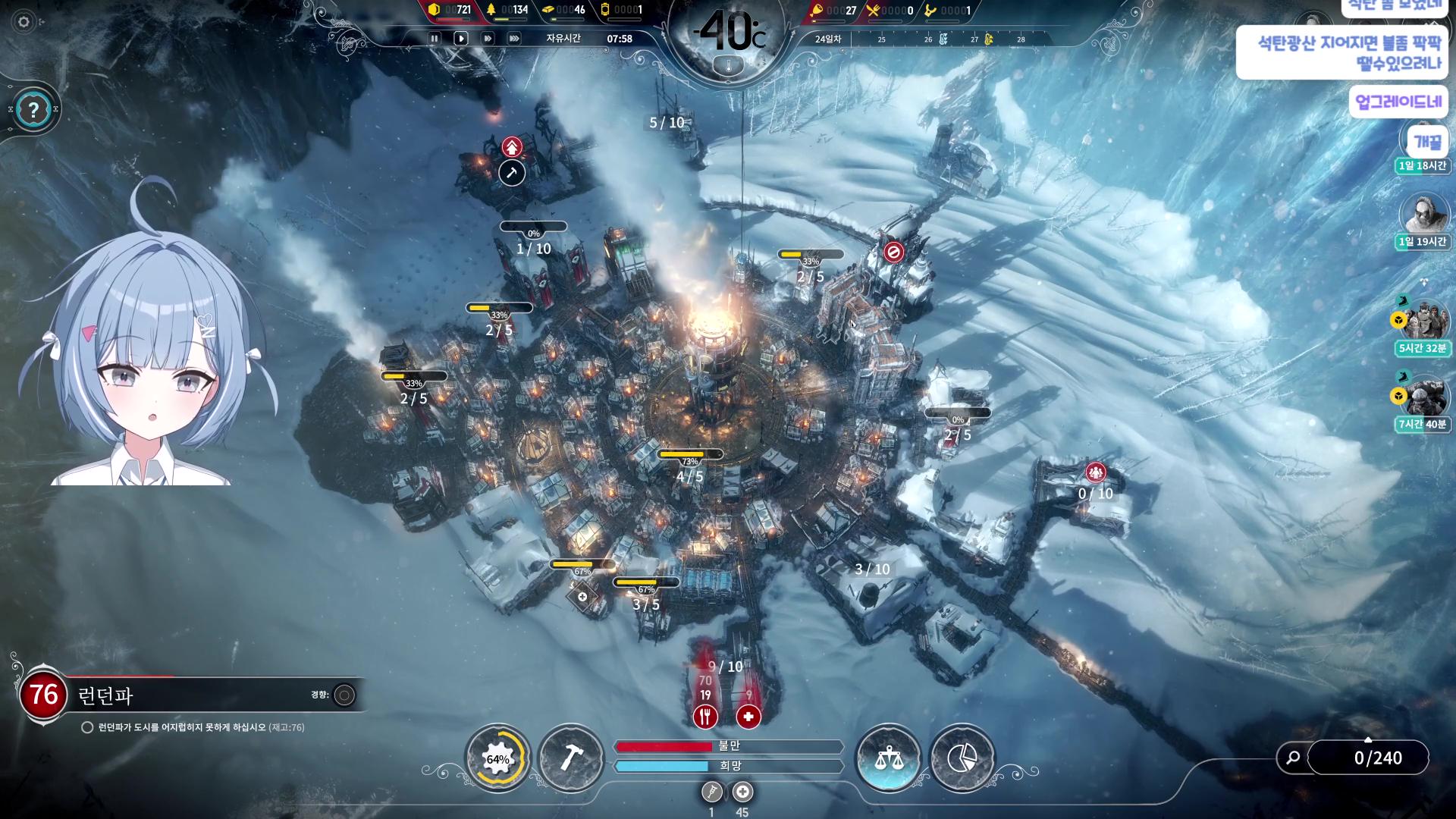
Task: Open the hammer construction menu
Action: 571,758
